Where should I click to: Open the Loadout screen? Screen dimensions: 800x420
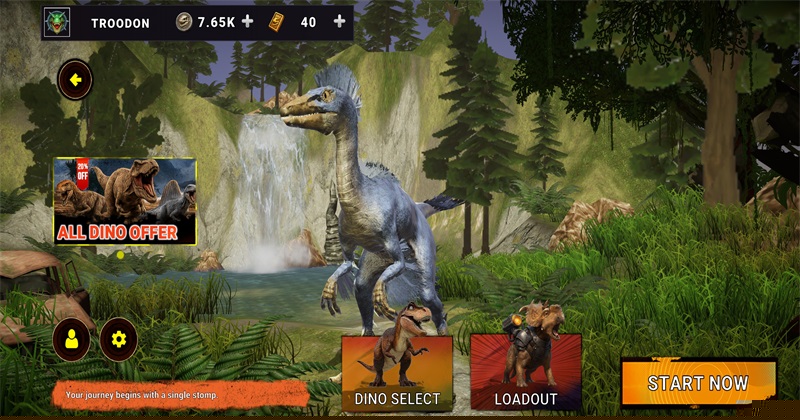(525, 374)
